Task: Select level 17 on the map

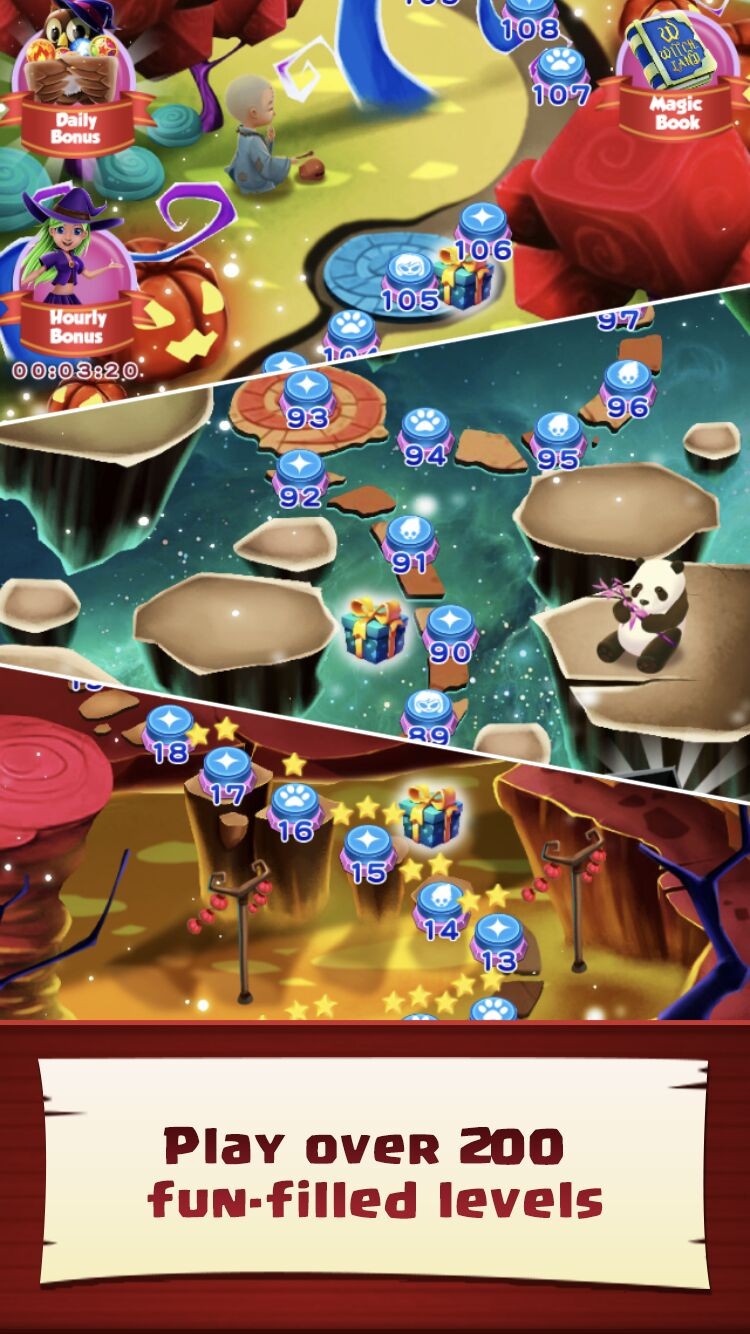Action: 228,773
